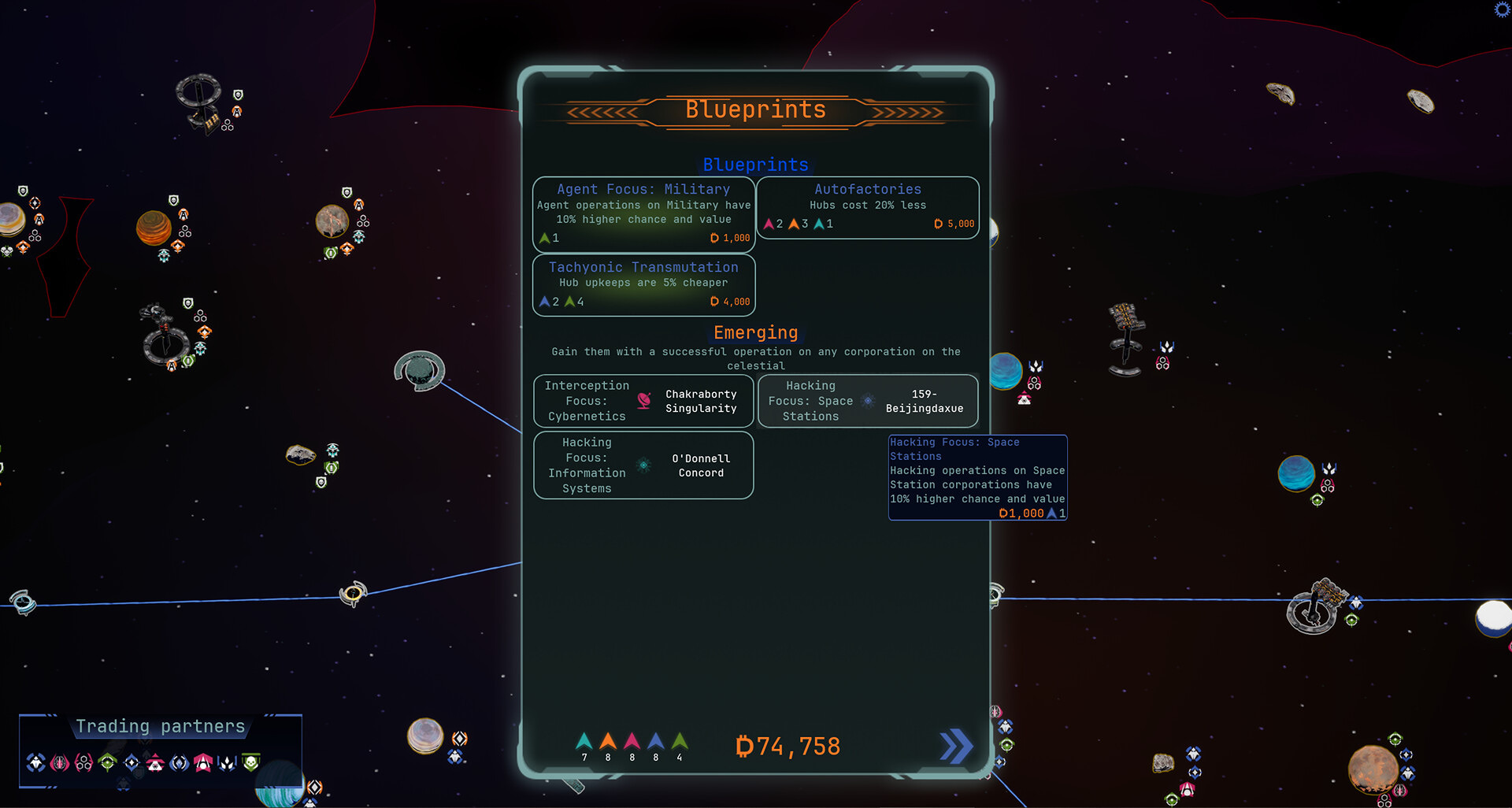Click the pink hexagon-cluster faction icon

[83, 762]
